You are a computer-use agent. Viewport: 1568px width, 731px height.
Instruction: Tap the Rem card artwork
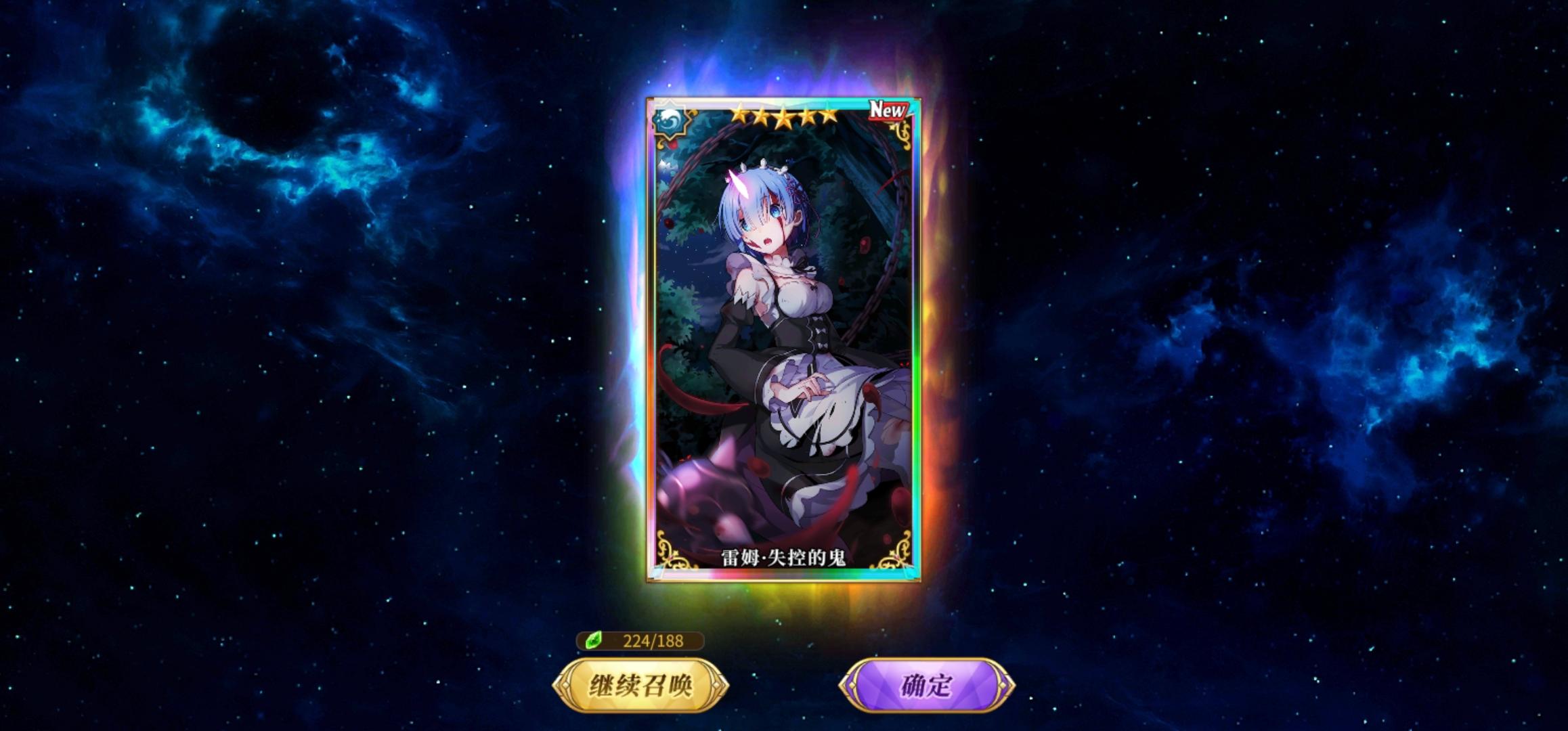coord(785,338)
